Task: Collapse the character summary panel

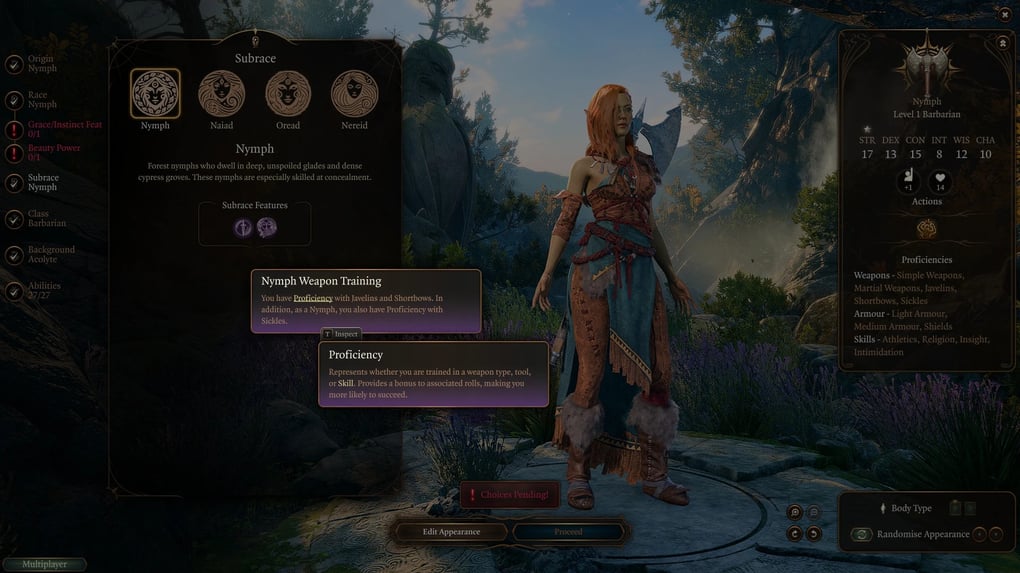Action: click(x=1002, y=43)
